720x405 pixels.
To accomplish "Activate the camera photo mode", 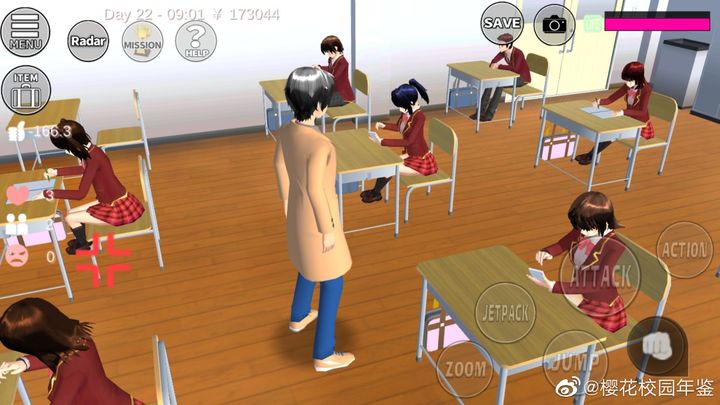I will click(x=554, y=24).
